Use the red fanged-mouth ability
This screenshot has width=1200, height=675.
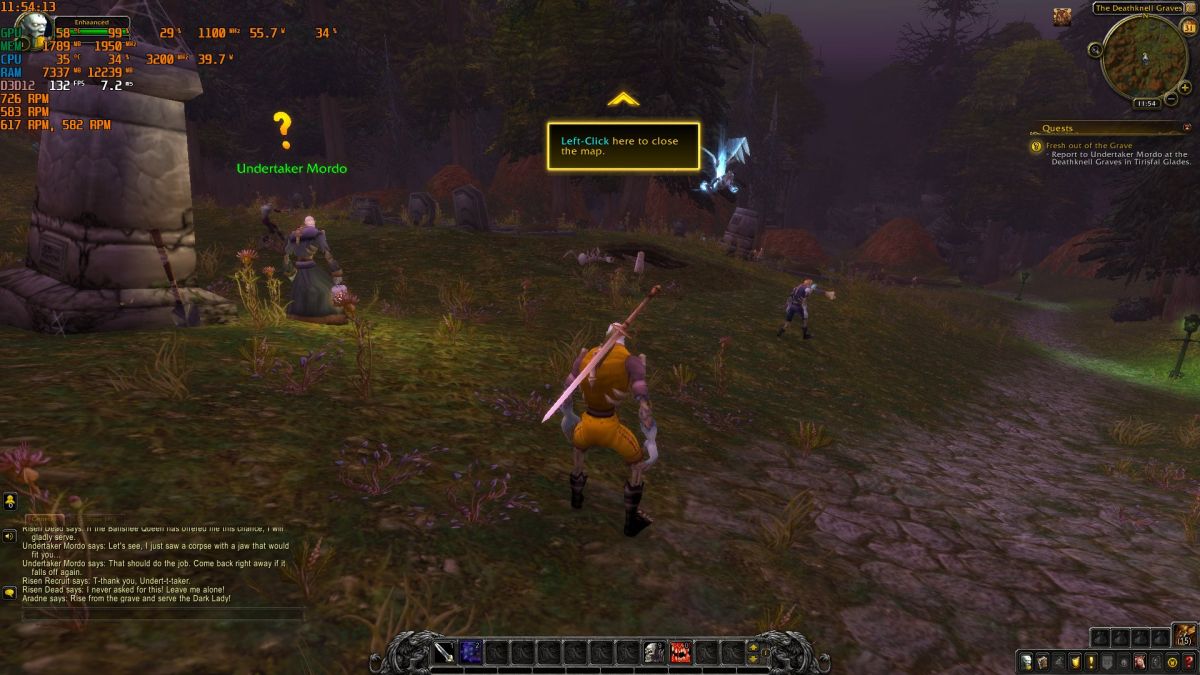(x=680, y=653)
